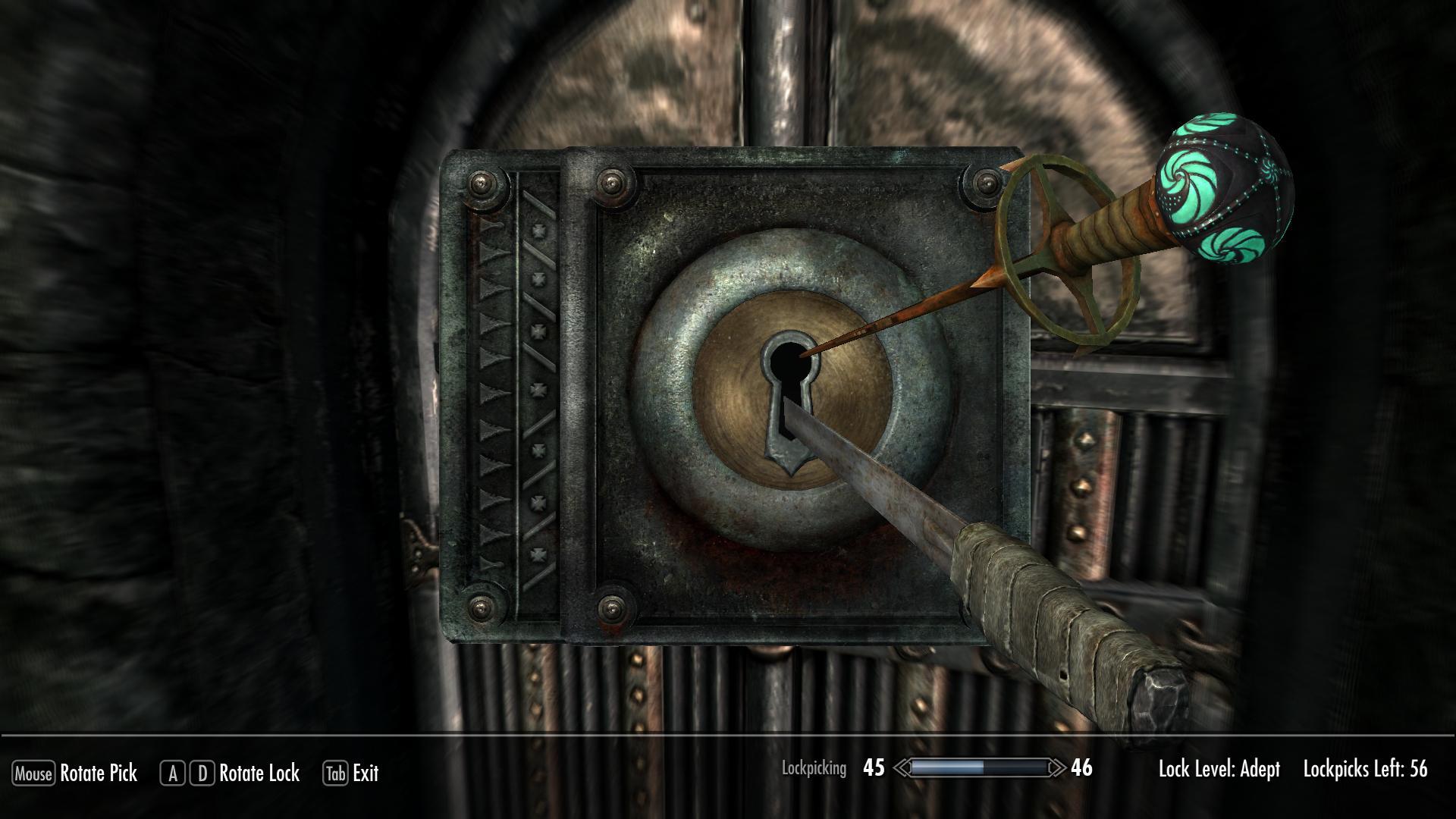The image size is (1456, 819).
Task: Click the Lockpicking progress bar slider
Action: (x=978, y=769)
